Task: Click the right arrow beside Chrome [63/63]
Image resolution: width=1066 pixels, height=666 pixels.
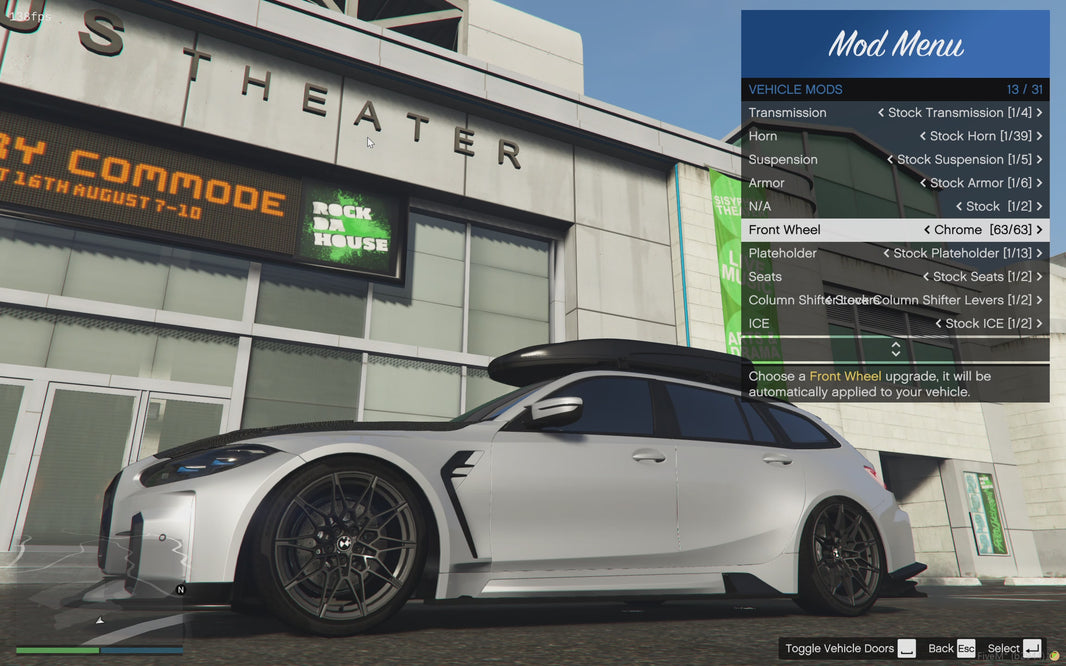Action: 1039,230
